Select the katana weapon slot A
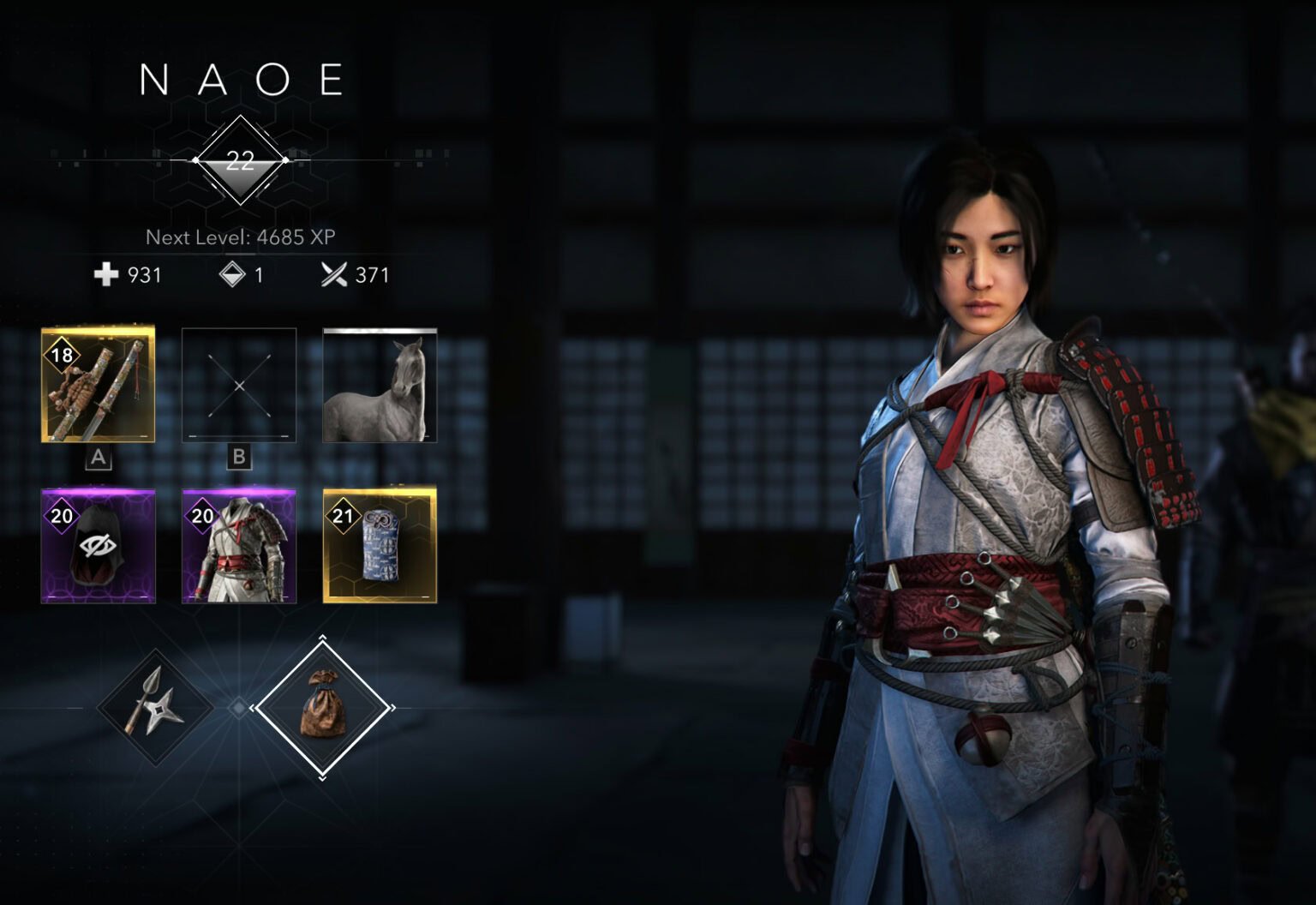This screenshot has width=1316, height=905. click(x=97, y=385)
